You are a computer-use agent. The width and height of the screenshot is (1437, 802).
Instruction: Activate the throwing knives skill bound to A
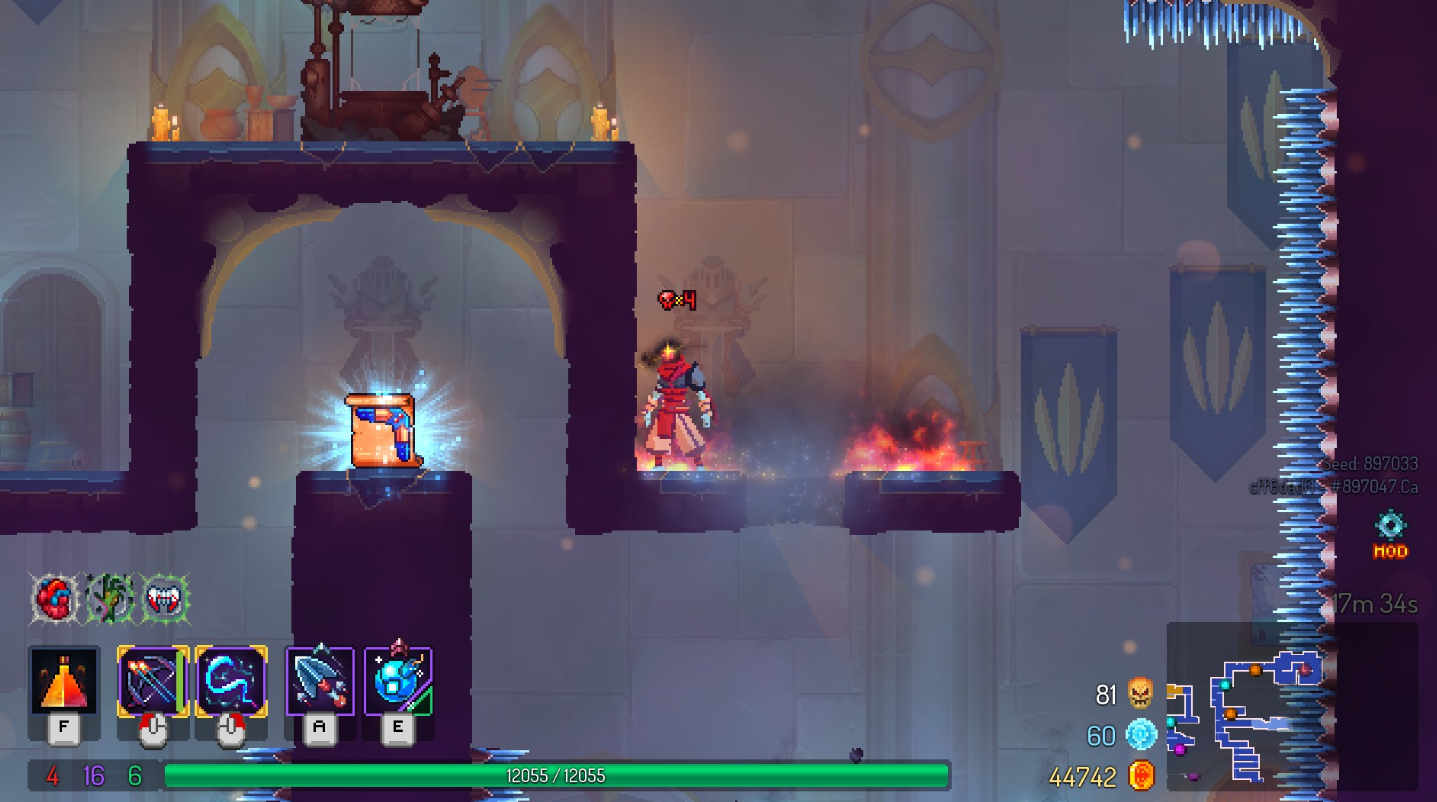[x=320, y=683]
